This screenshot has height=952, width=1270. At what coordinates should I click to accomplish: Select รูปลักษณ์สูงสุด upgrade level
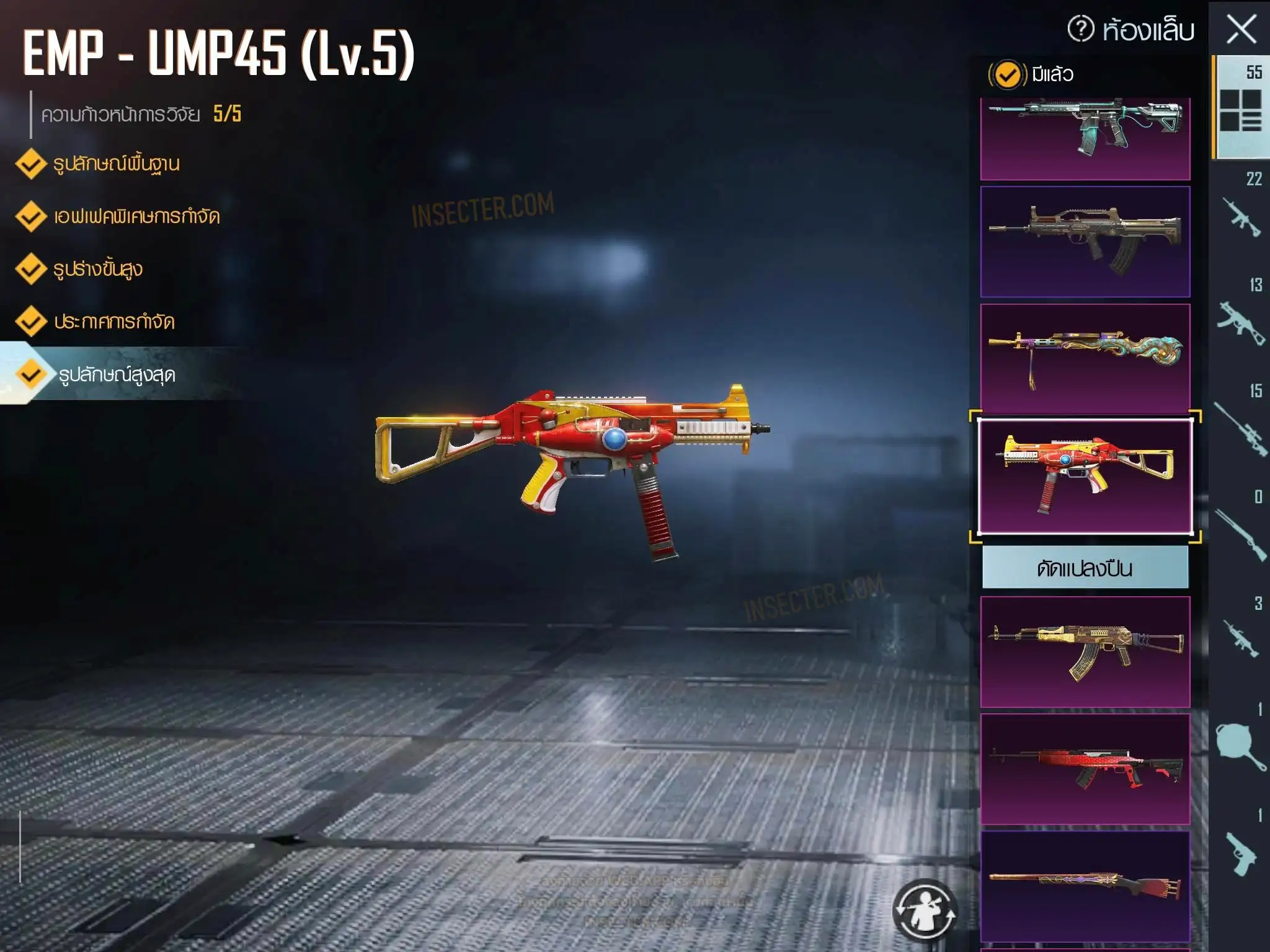pyautogui.click(x=116, y=374)
